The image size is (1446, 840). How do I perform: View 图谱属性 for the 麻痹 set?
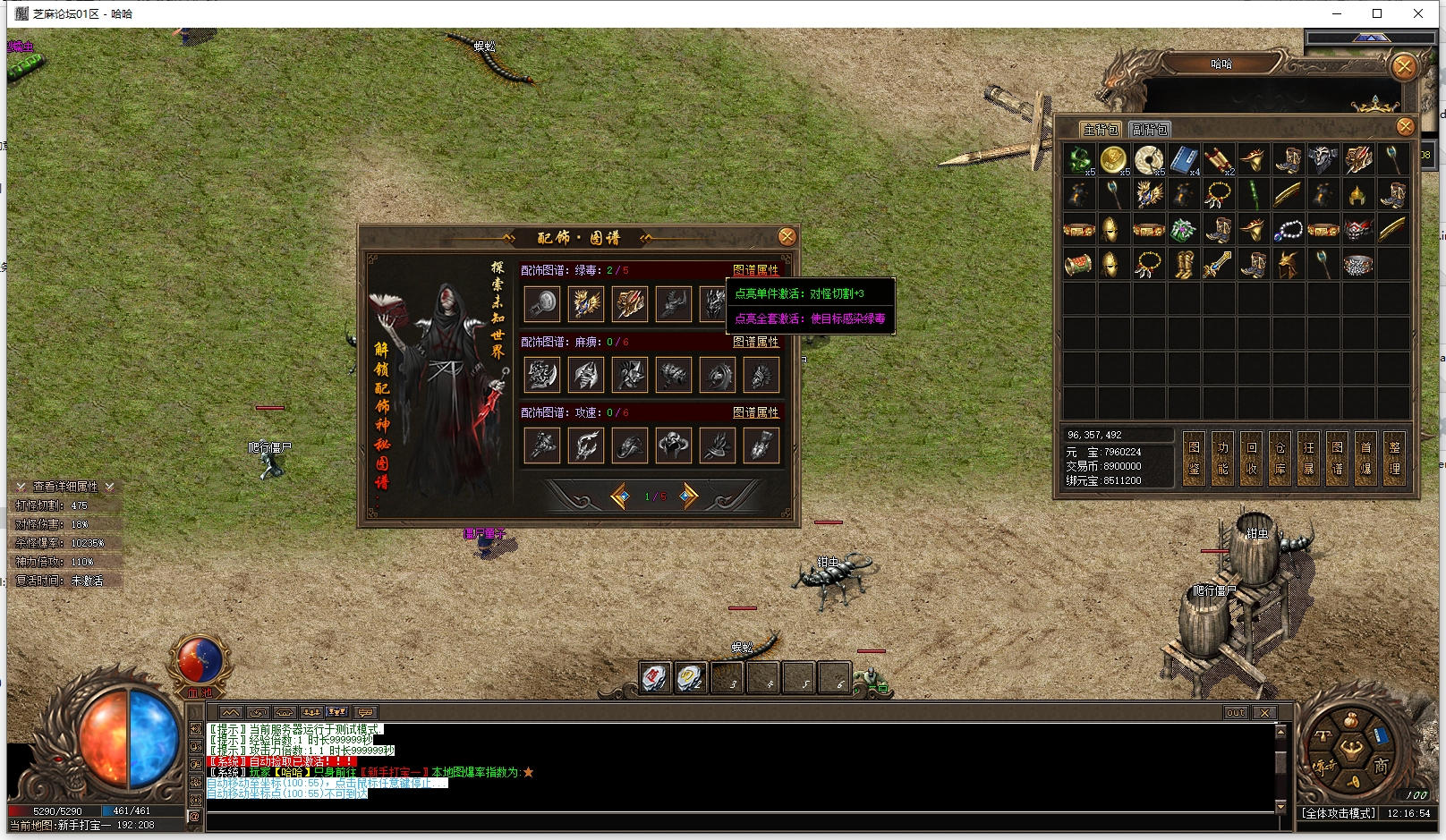click(755, 342)
